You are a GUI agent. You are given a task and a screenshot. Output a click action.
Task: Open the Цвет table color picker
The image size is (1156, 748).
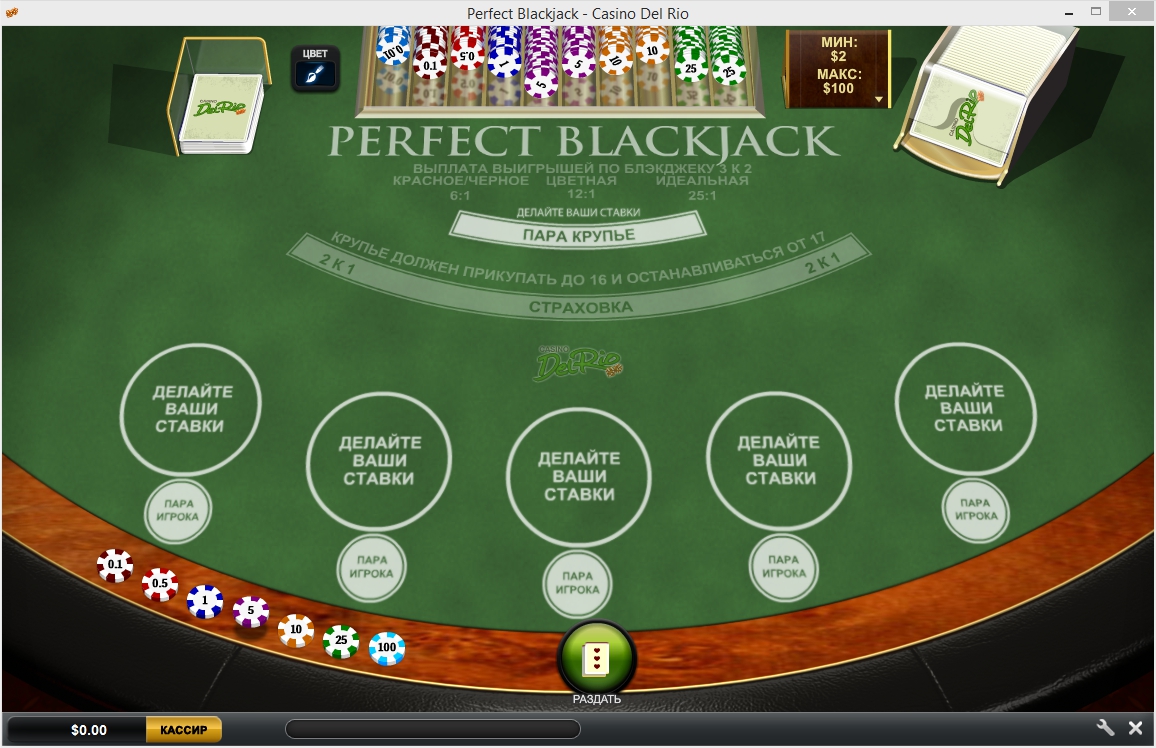pyautogui.click(x=315, y=68)
